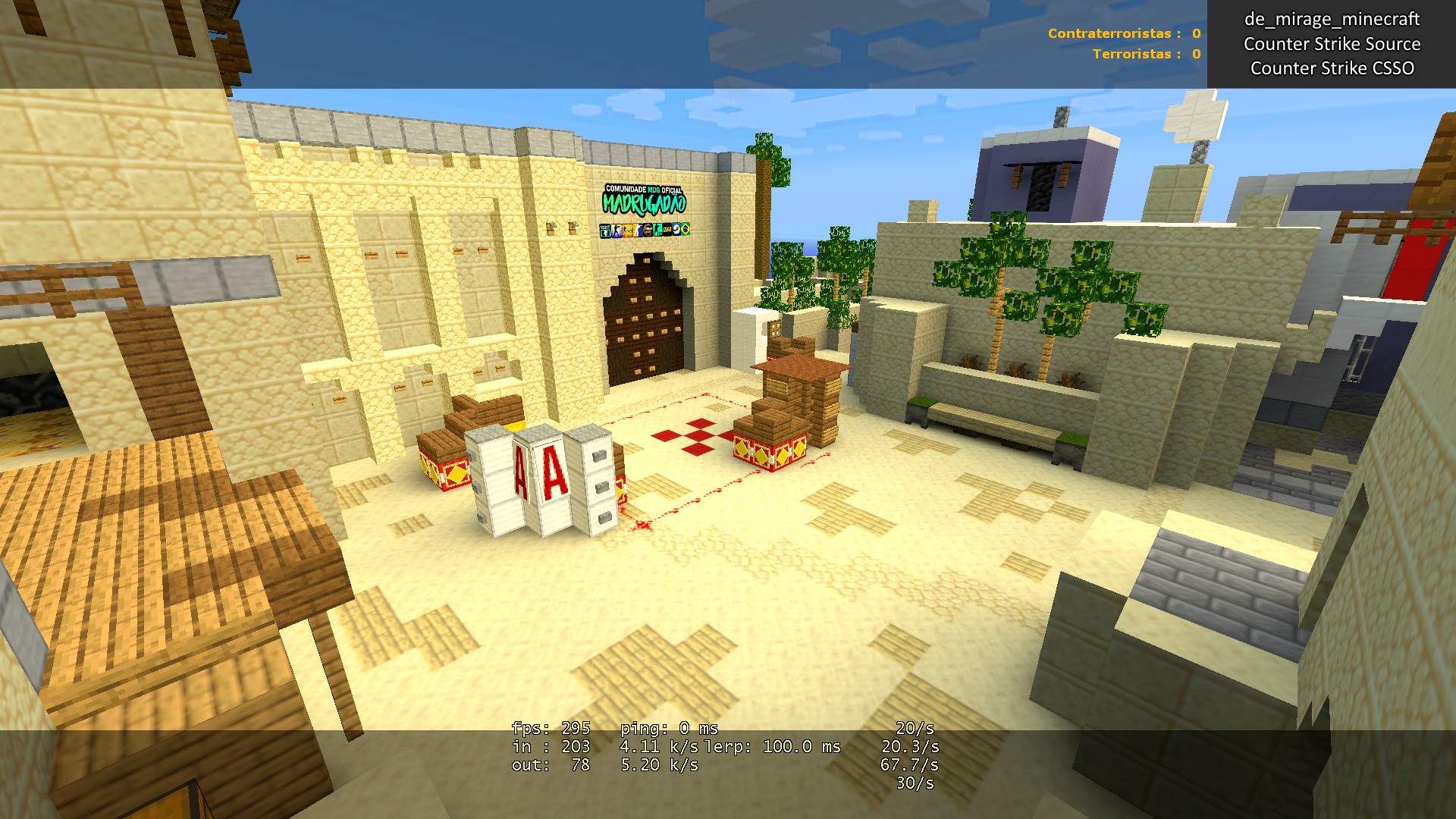The image size is (1456, 819).
Task: Select the Terroristas score entry
Action: [x=1145, y=55]
